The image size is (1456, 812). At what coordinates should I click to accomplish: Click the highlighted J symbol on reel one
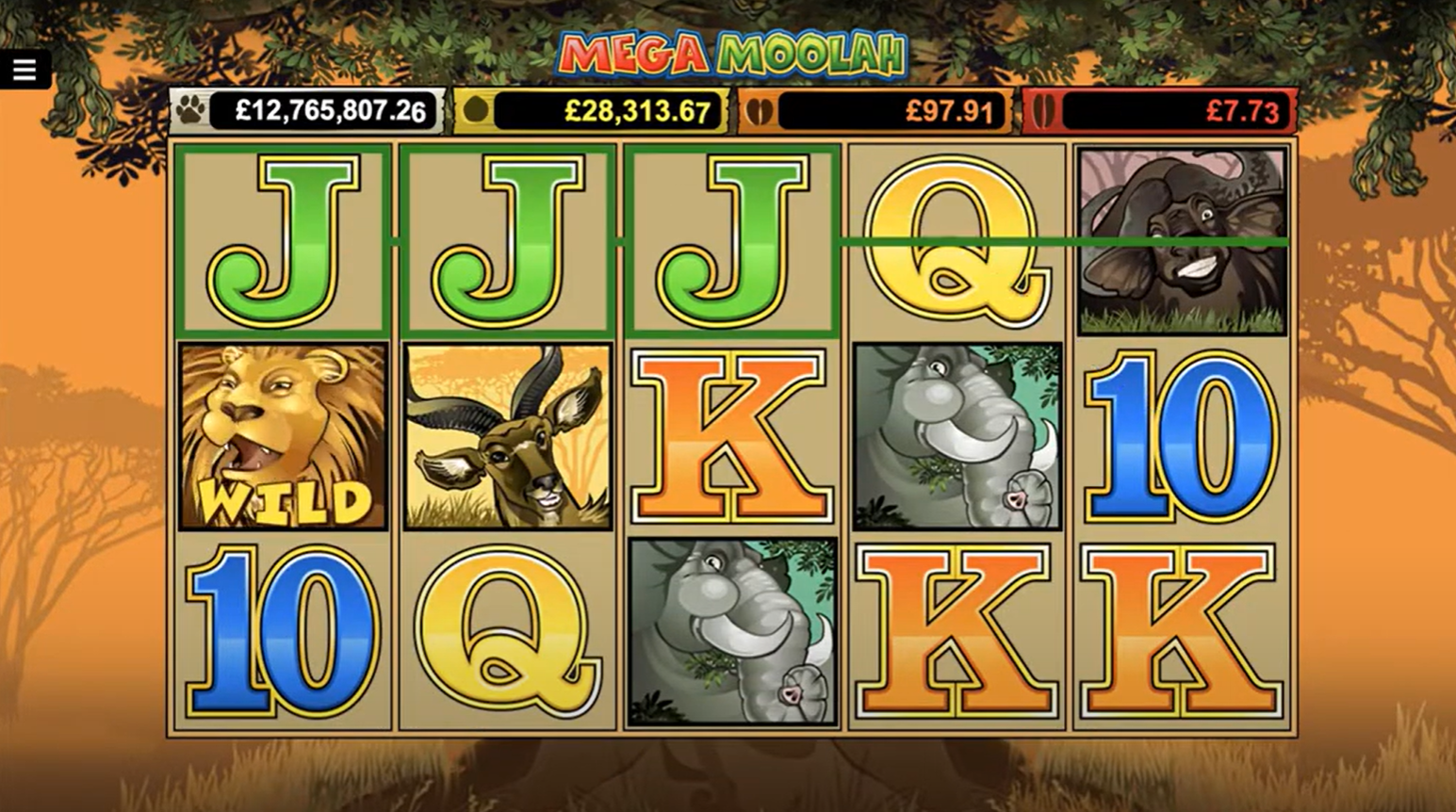click(x=283, y=238)
